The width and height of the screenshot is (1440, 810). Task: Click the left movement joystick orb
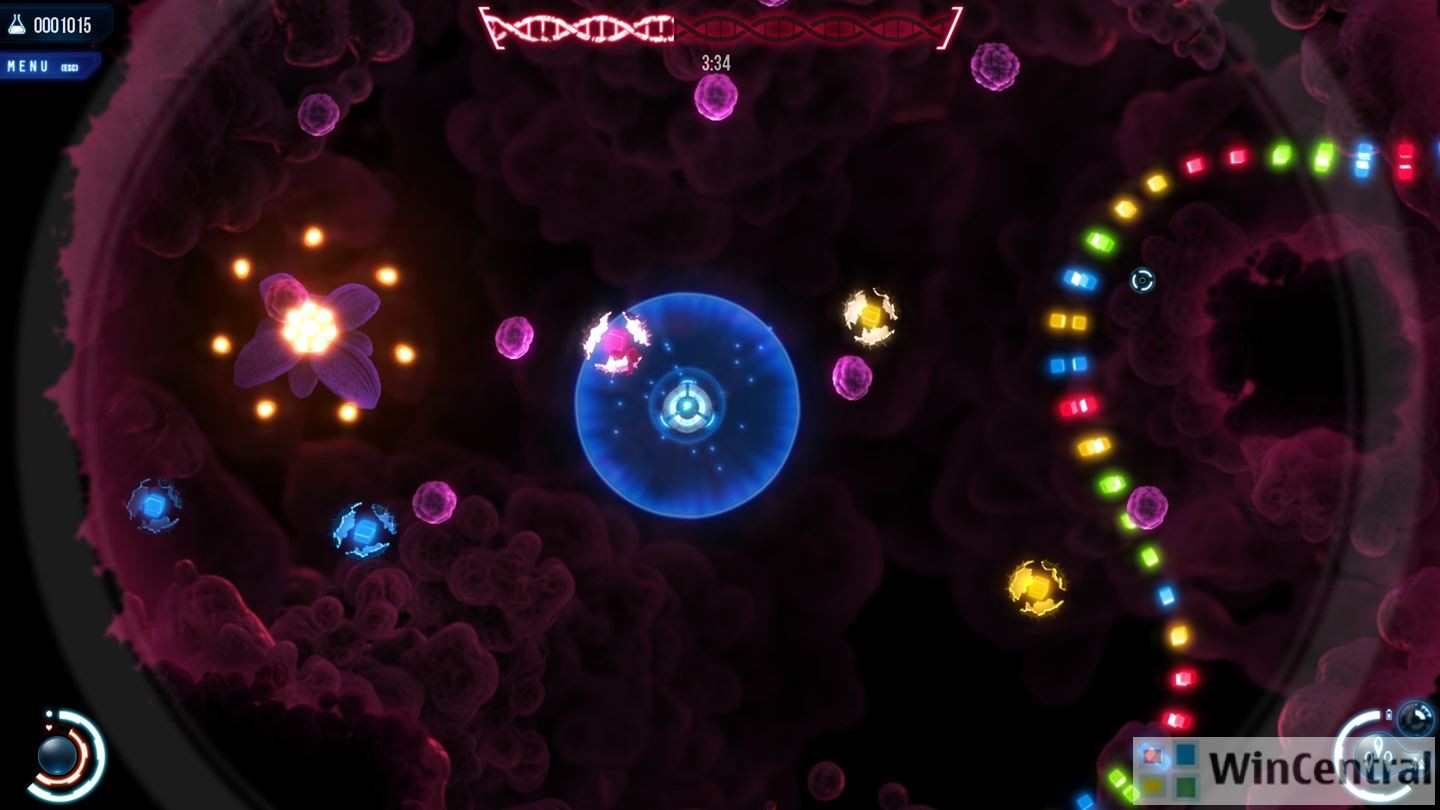57,756
